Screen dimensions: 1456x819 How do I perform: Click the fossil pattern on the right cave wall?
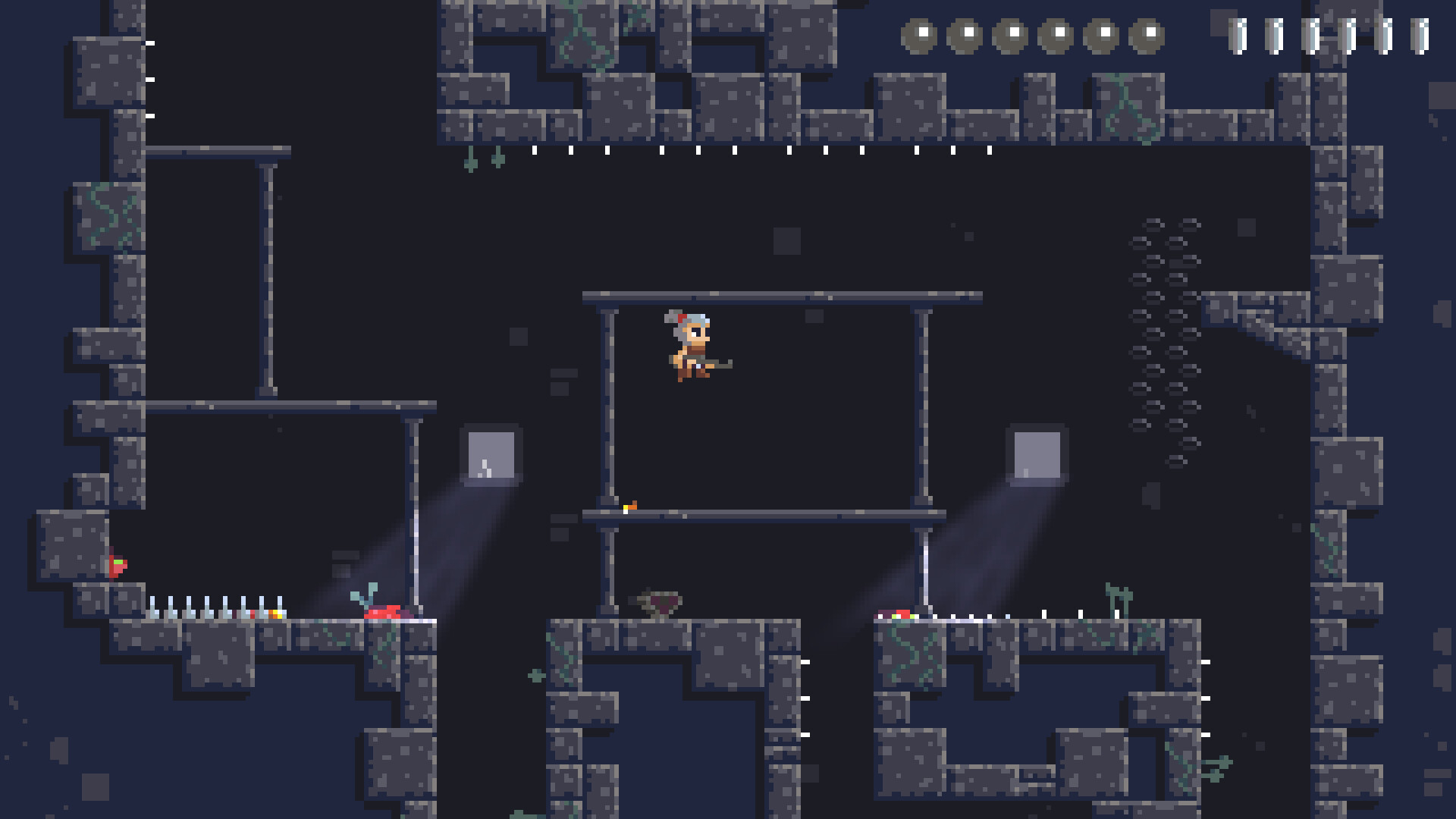click(1168, 341)
